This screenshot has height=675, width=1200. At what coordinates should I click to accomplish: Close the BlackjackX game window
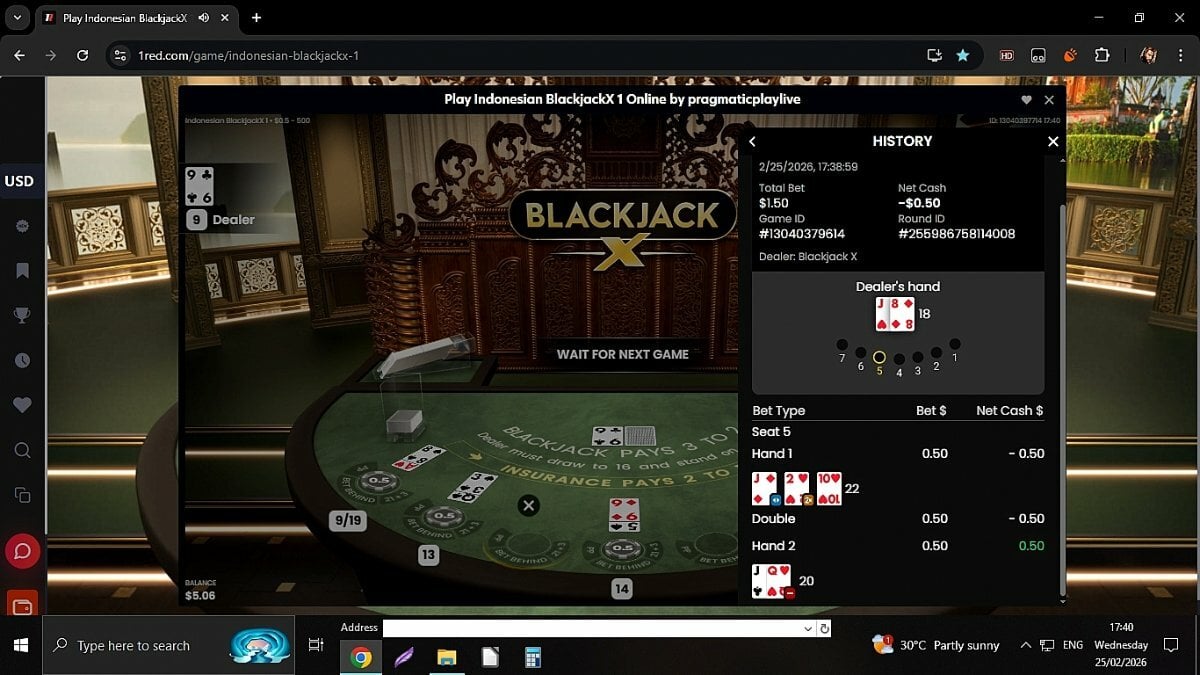tap(1049, 100)
